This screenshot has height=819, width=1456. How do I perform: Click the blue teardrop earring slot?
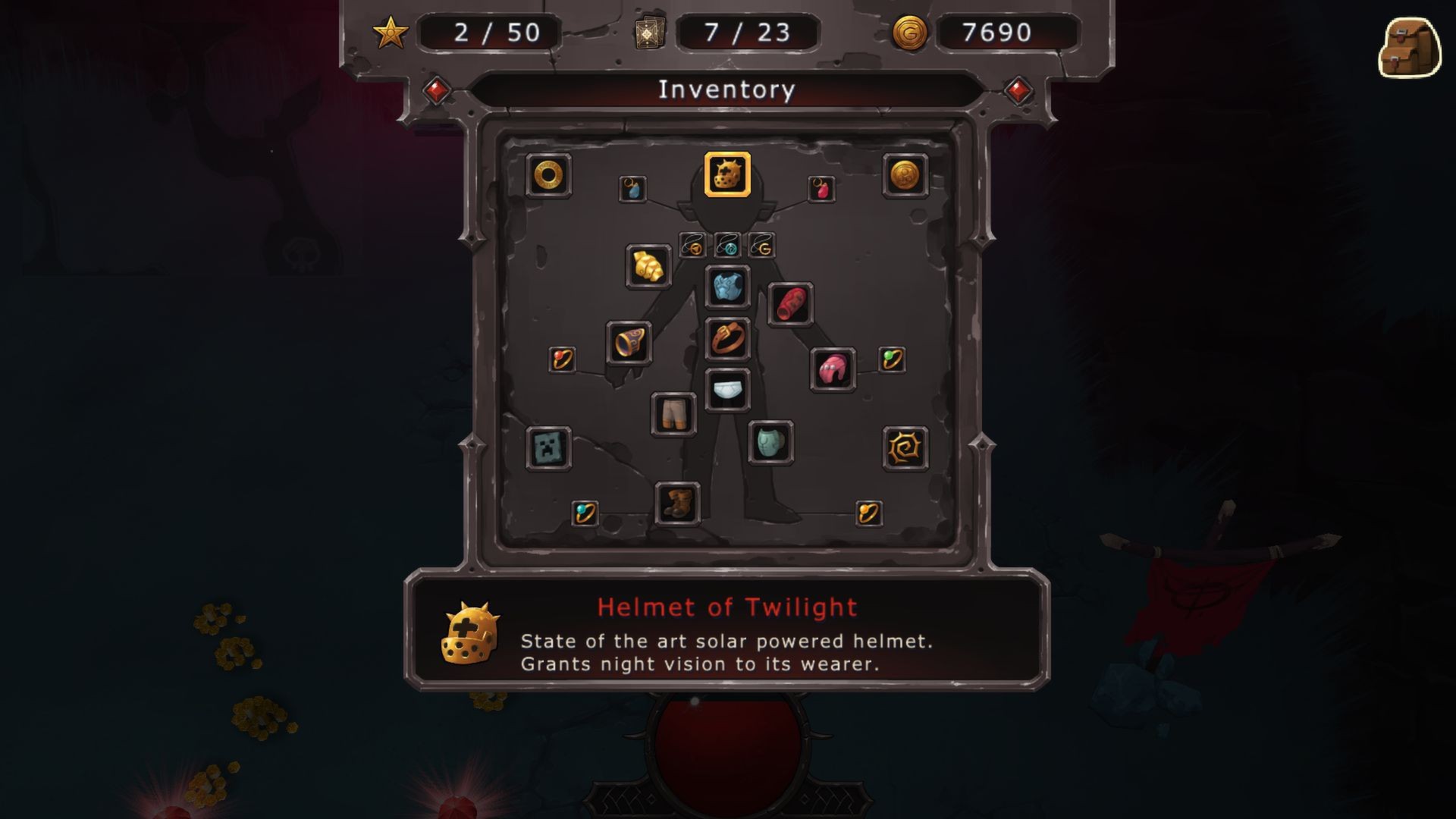[x=634, y=190]
